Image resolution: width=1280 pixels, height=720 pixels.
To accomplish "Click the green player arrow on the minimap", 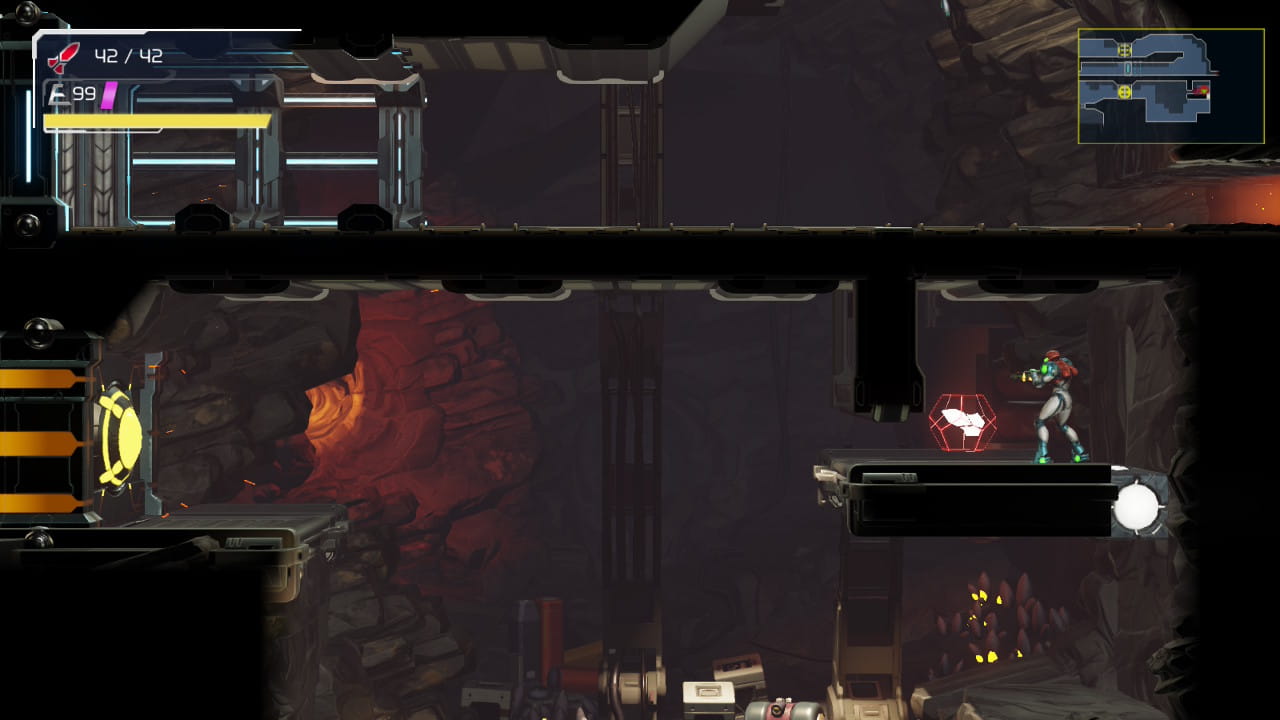I will coord(1205,91).
